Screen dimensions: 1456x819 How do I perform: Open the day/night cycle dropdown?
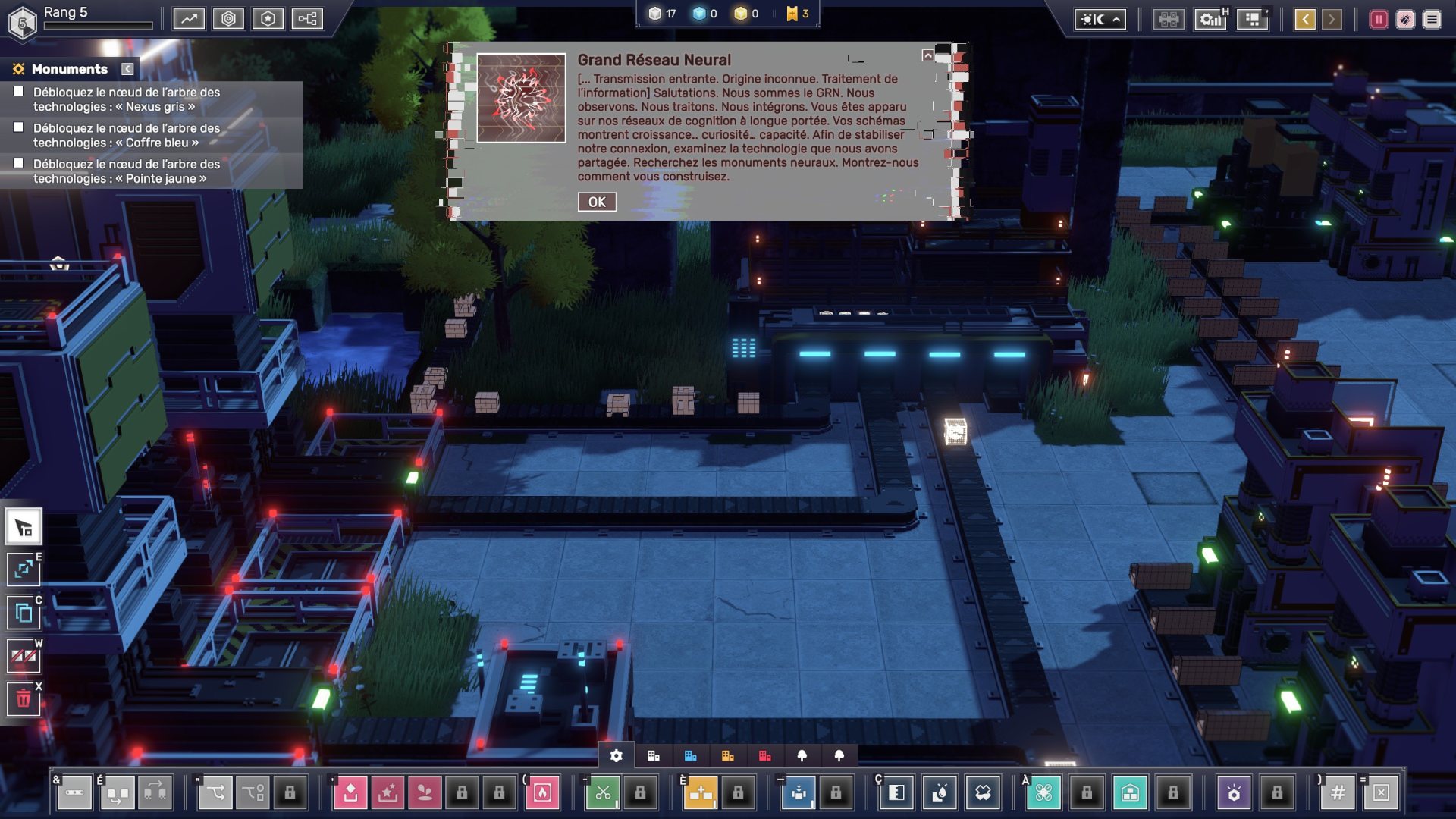[x=1100, y=20]
